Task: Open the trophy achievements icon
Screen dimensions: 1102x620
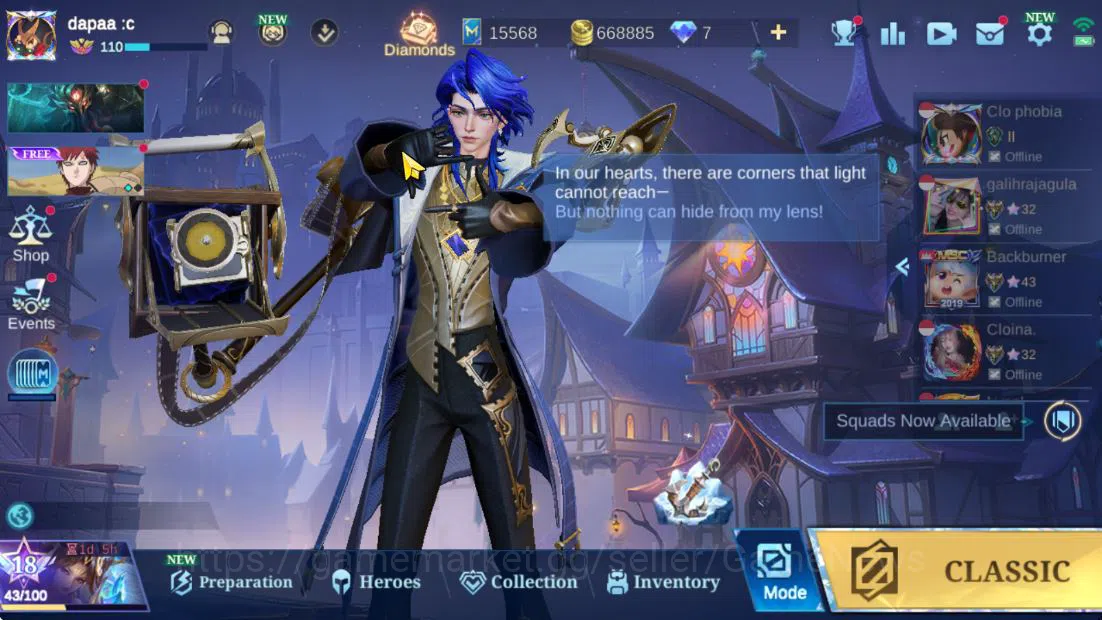Action: coord(844,33)
